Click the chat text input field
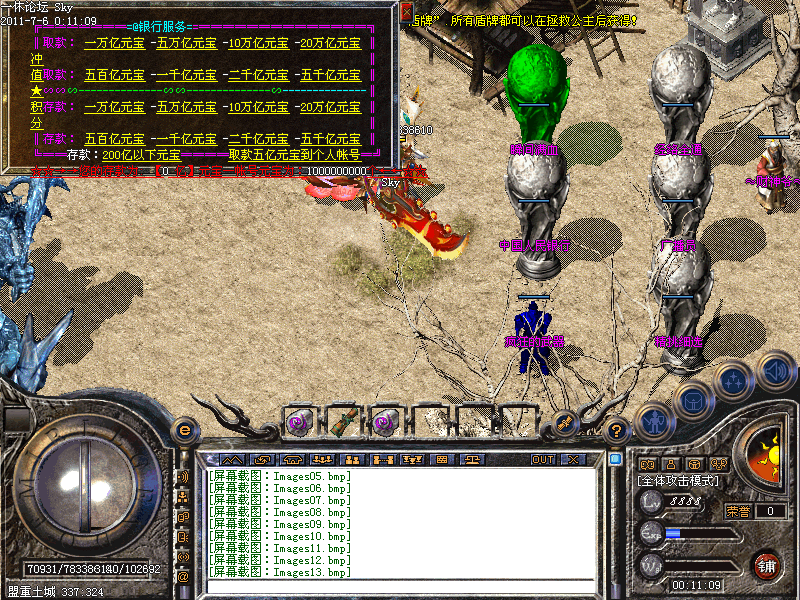 click(x=400, y=586)
